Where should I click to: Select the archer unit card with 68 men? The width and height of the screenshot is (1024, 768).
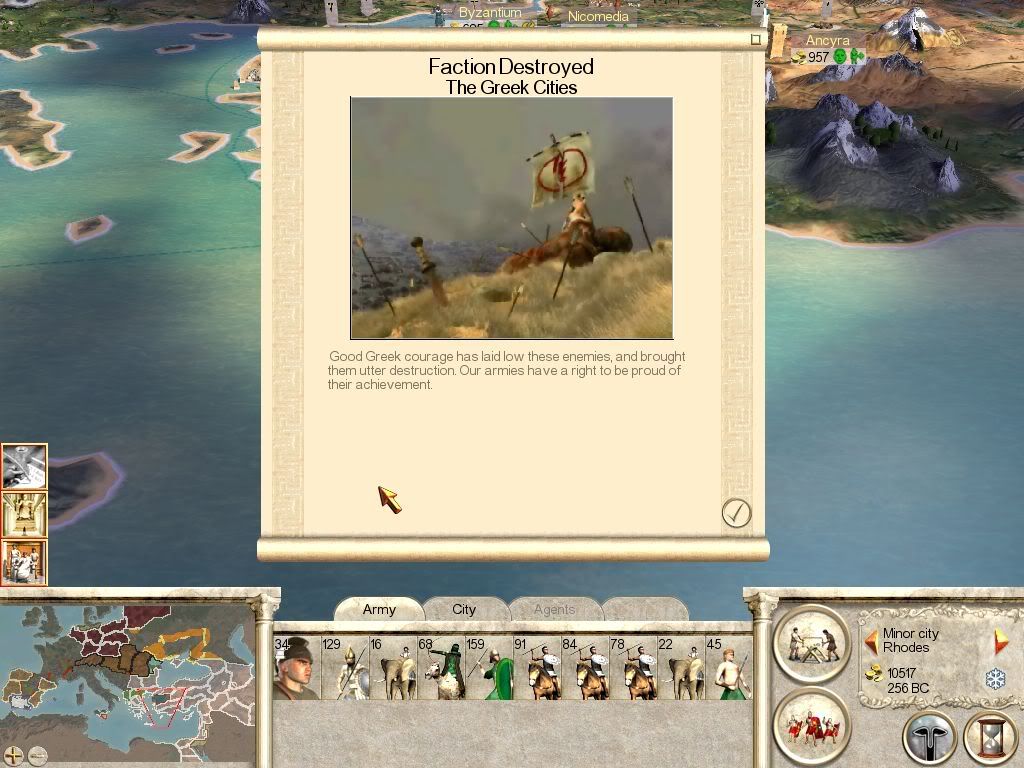(x=441, y=667)
